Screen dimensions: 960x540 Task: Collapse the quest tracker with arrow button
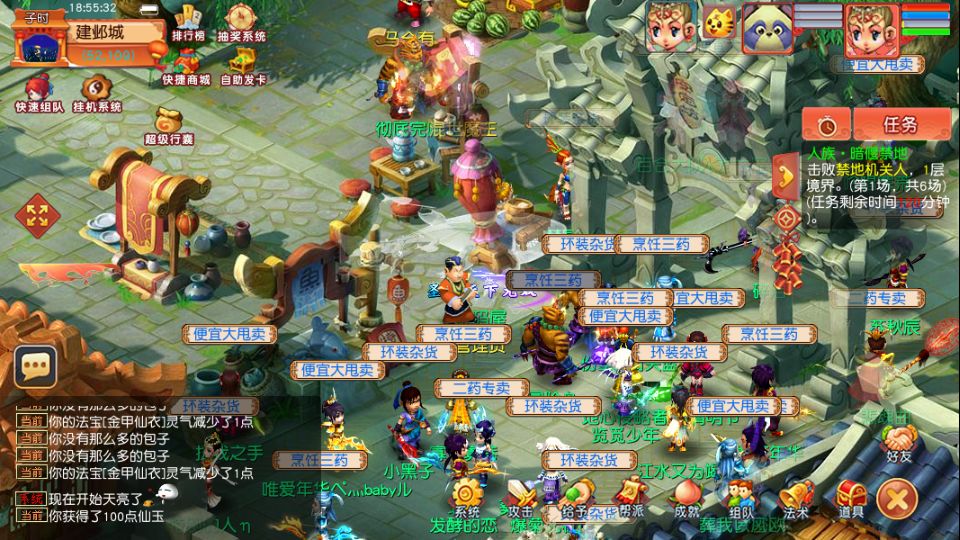tap(784, 176)
